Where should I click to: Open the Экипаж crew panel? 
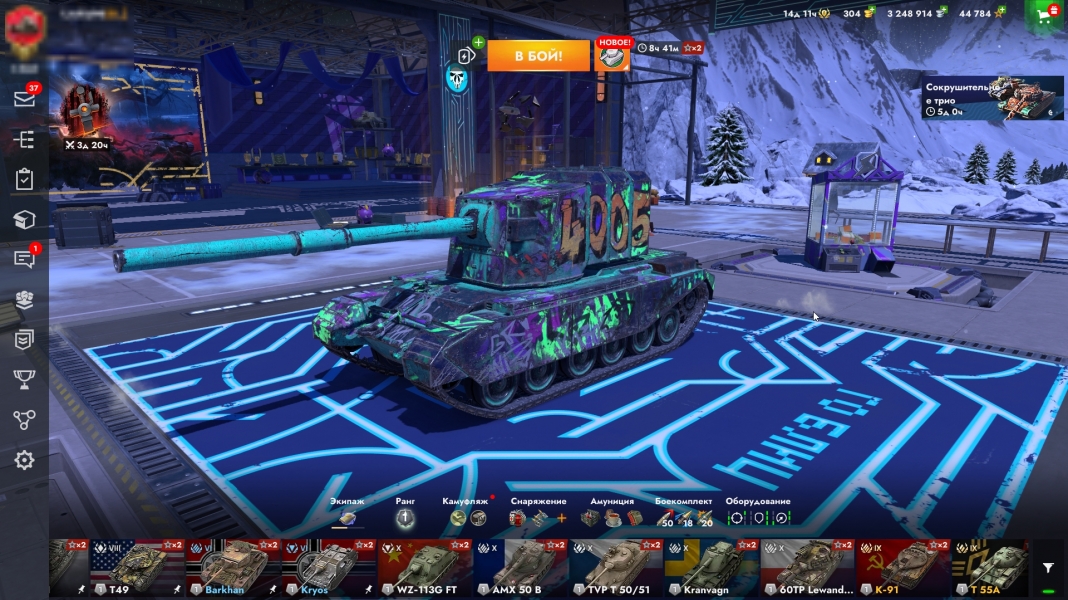(347, 517)
